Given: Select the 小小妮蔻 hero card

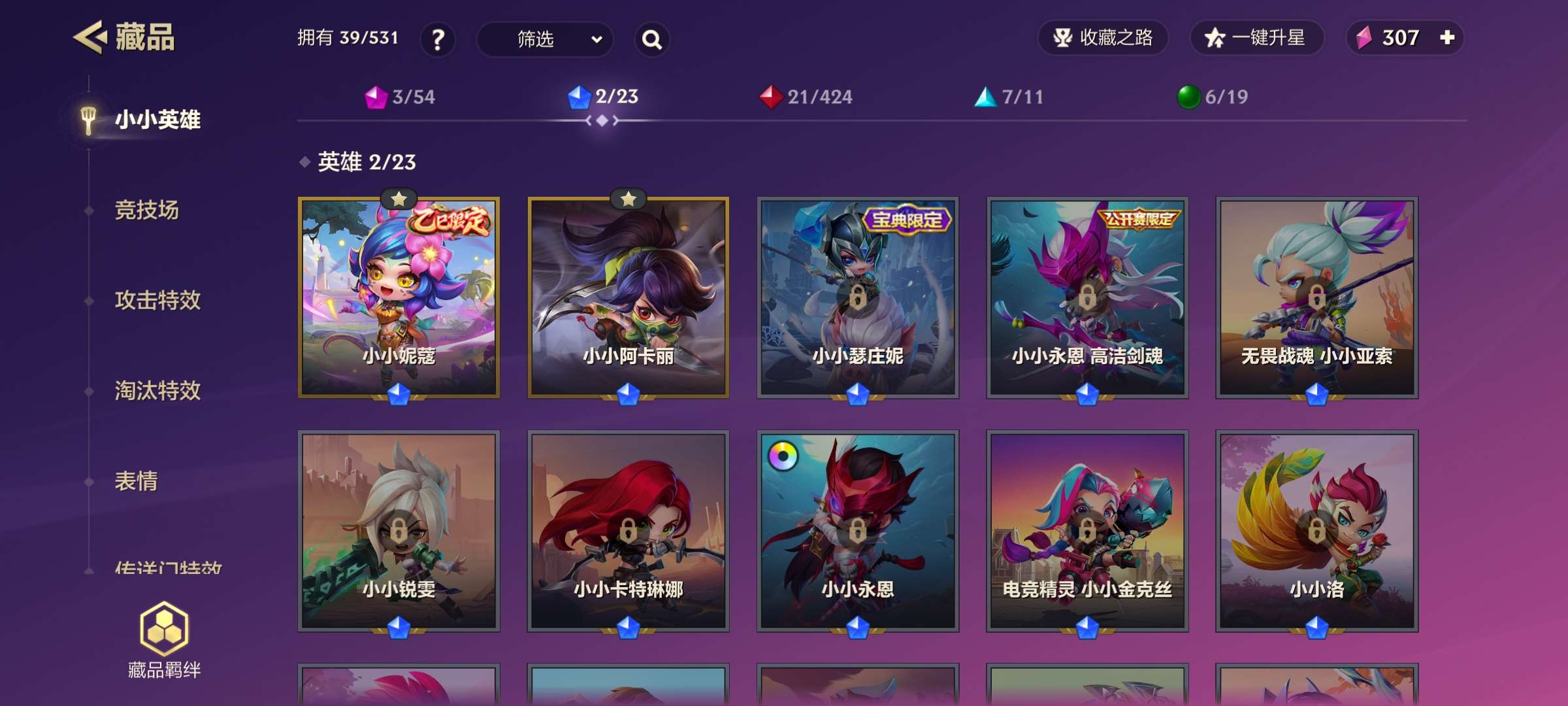Looking at the screenshot, I should pyautogui.click(x=399, y=297).
